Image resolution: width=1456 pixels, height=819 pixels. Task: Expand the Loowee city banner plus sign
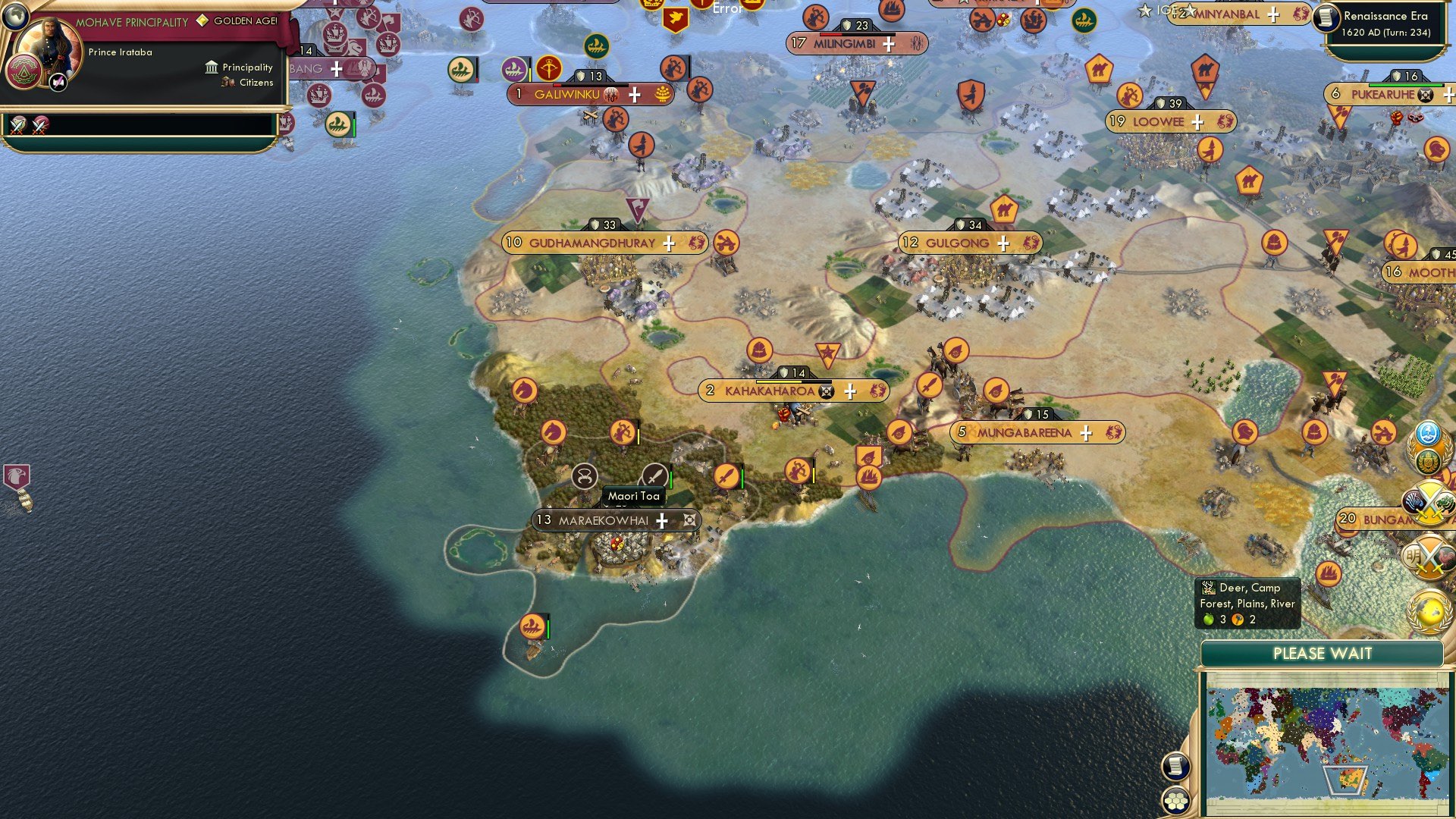1197,121
